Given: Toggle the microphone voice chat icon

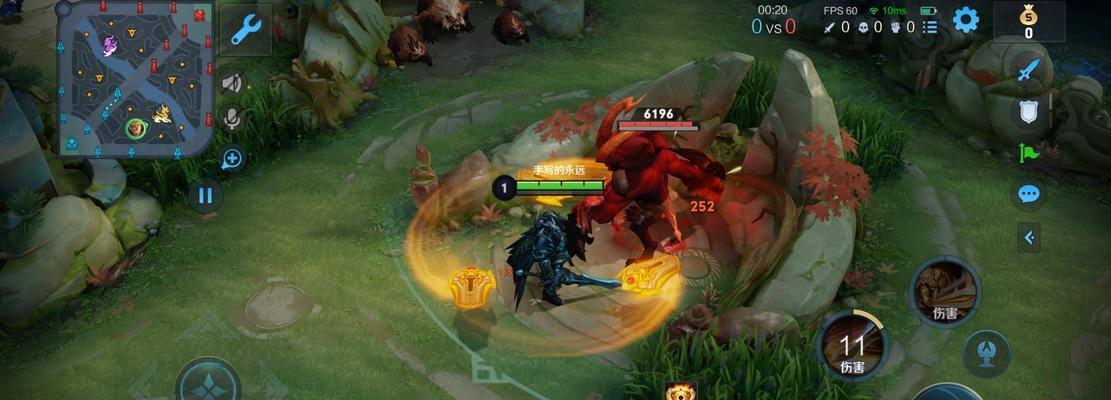Looking at the screenshot, I should tap(232, 120).
